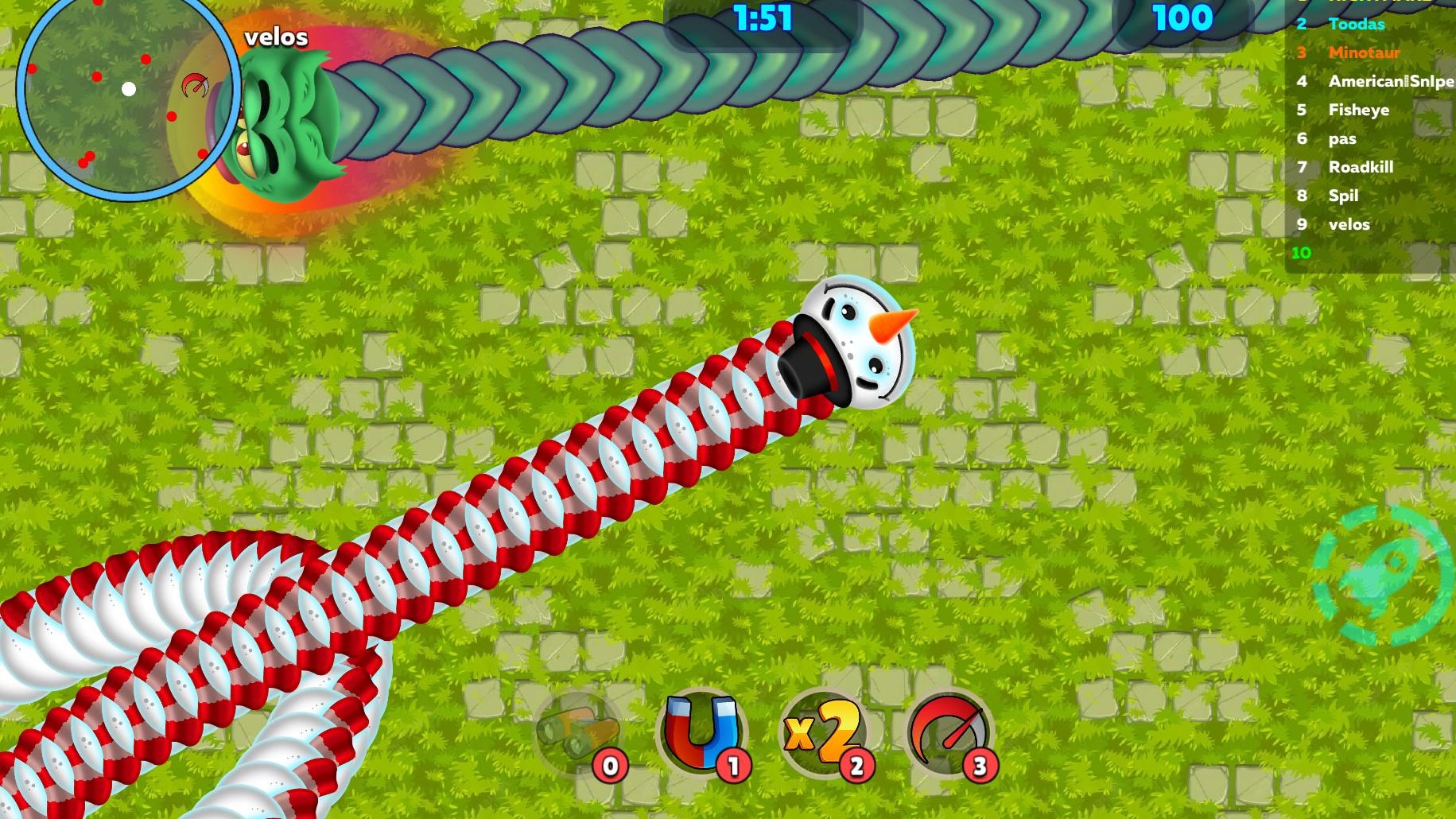Screen dimensions: 1456x819
Task: Click the match timer showing 1:51
Action: (x=763, y=17)
